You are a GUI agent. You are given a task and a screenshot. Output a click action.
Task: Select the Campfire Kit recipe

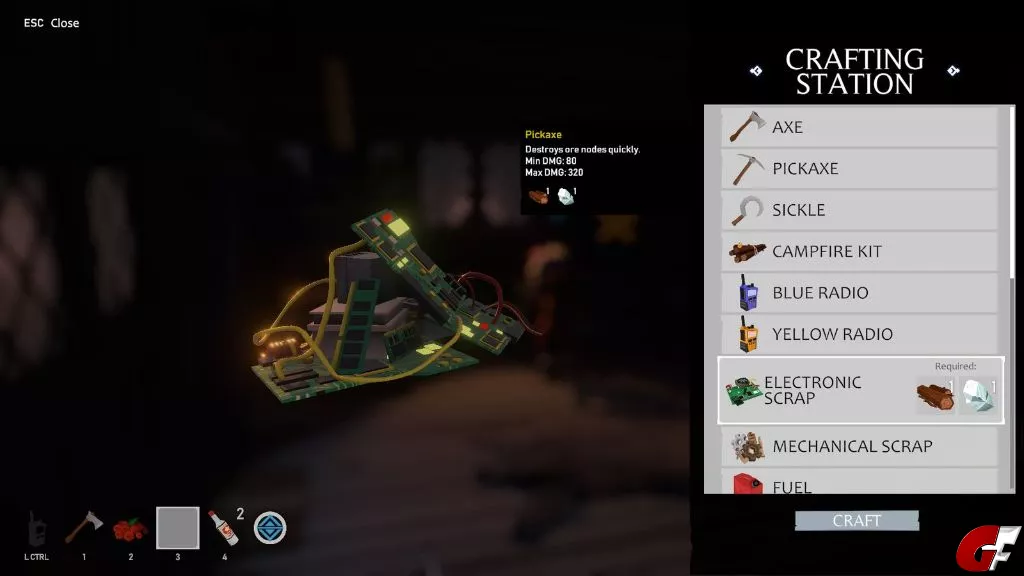(860, 251)
